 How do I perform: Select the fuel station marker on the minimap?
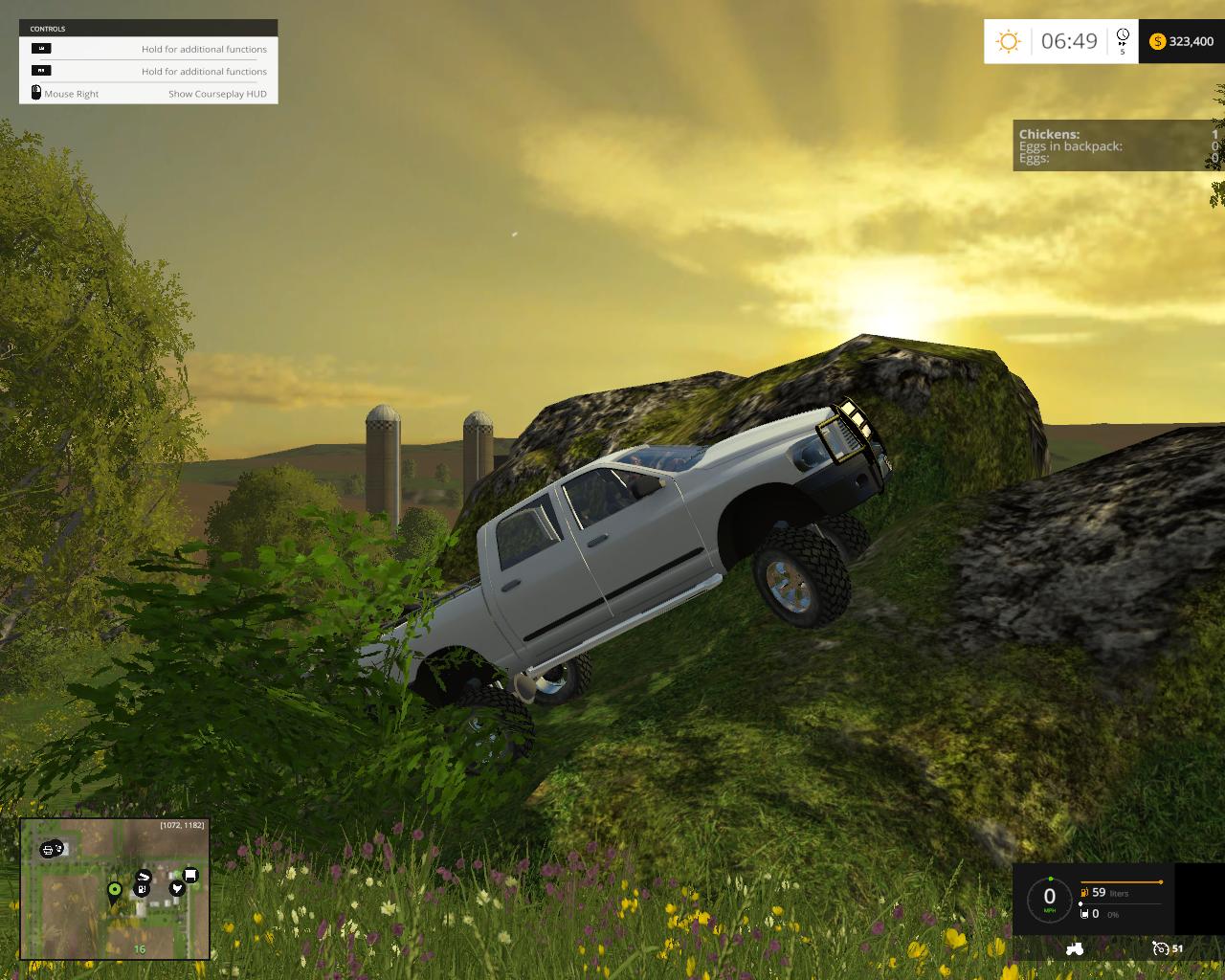tap(143, 889)
